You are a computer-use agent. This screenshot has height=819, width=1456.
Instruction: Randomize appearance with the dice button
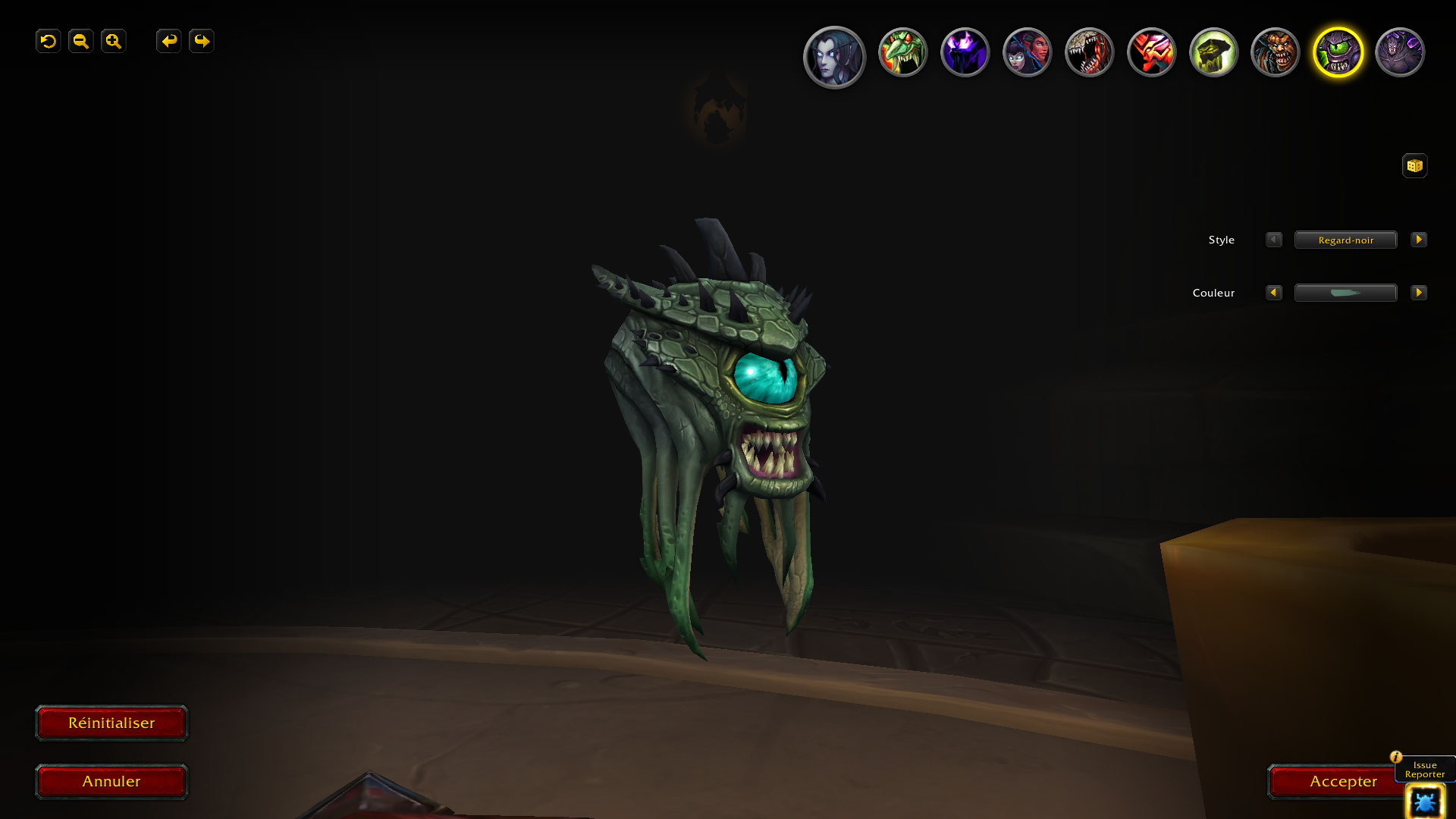click(x=1414, y=165)
